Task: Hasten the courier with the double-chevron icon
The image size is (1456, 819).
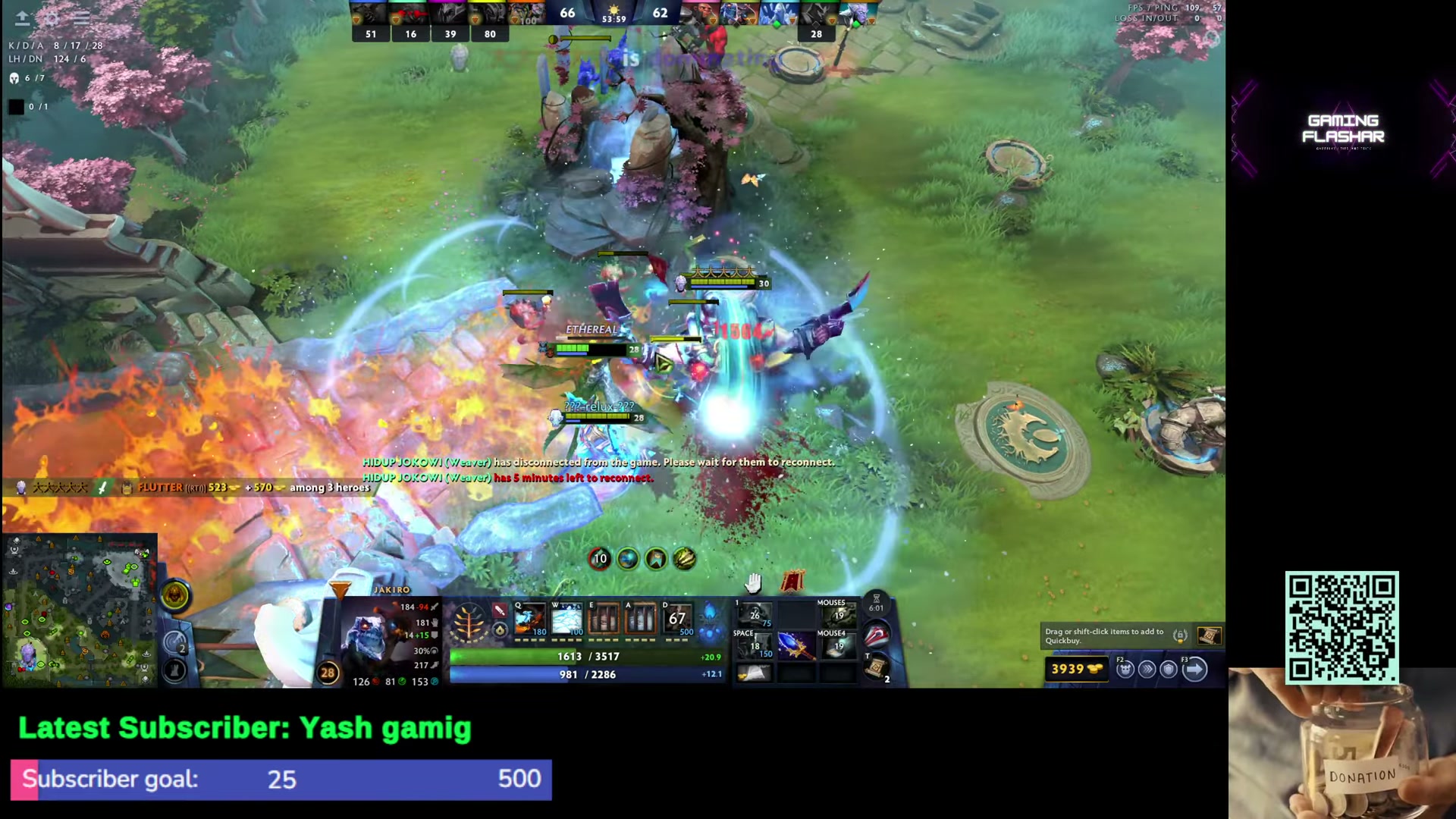Action: (1147, 669)
